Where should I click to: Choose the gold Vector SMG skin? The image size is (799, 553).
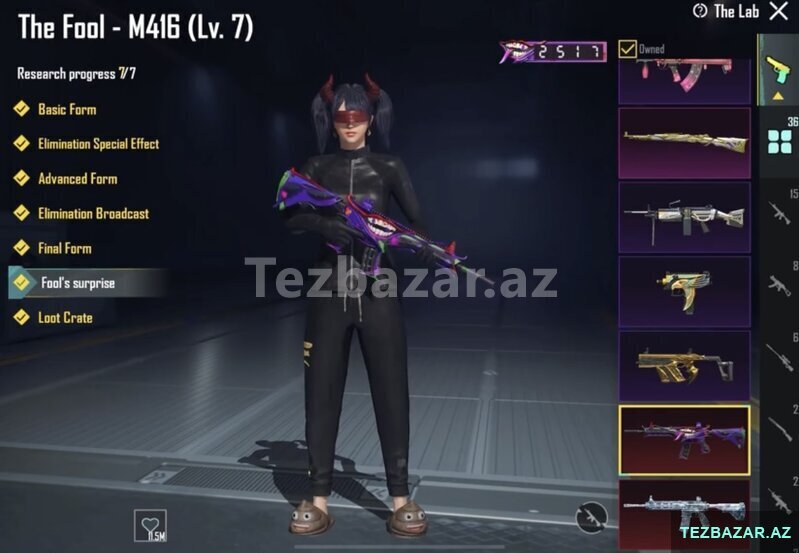(684, 365)
